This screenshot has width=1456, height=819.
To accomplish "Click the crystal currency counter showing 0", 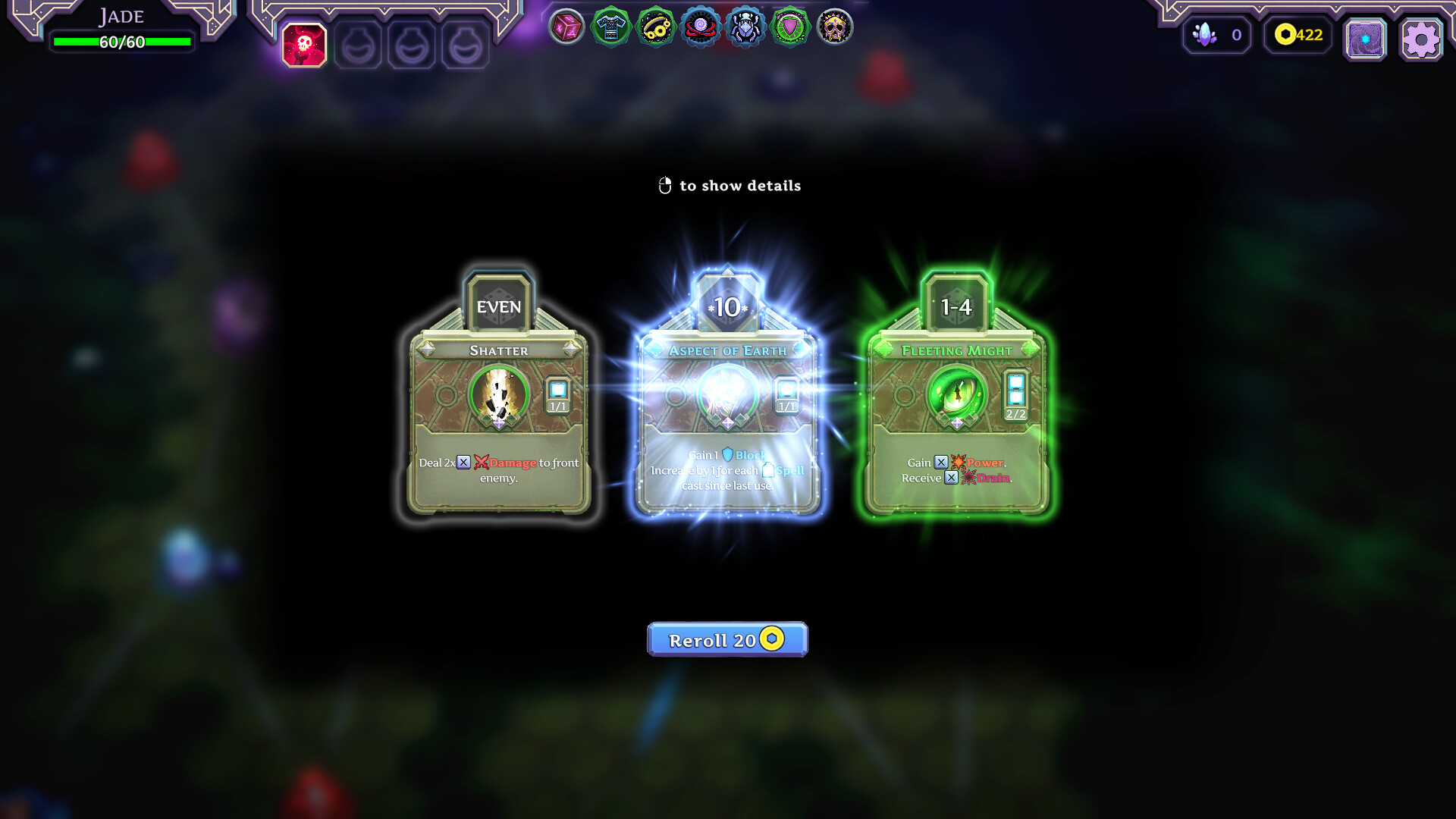I will (x=1217, y=35).
